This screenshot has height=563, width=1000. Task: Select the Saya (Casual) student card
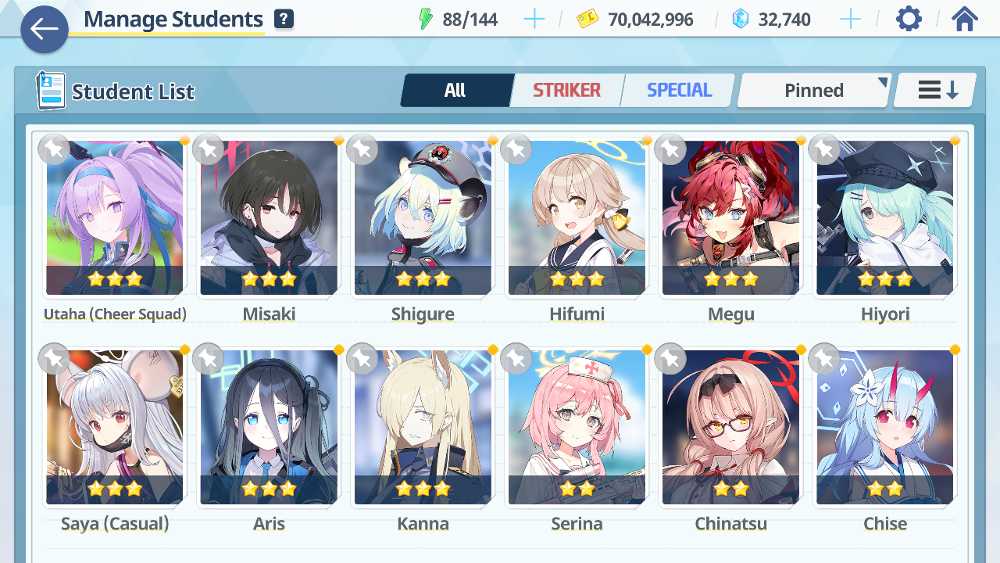coord(115,428)
